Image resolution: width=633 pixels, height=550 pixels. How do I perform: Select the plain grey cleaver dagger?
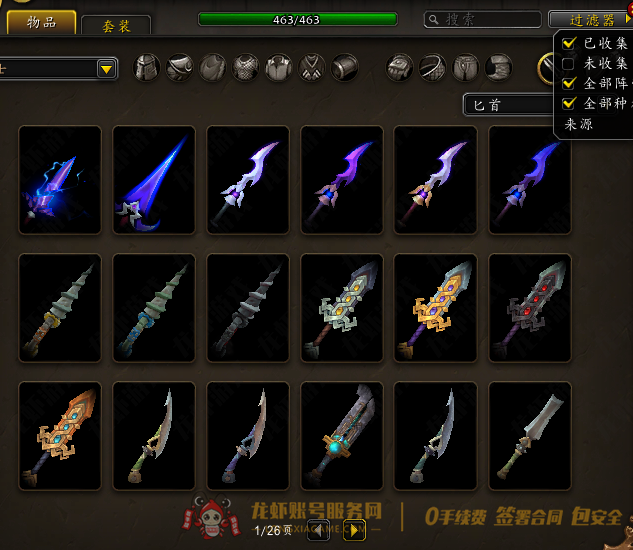(x=530, y=435)
